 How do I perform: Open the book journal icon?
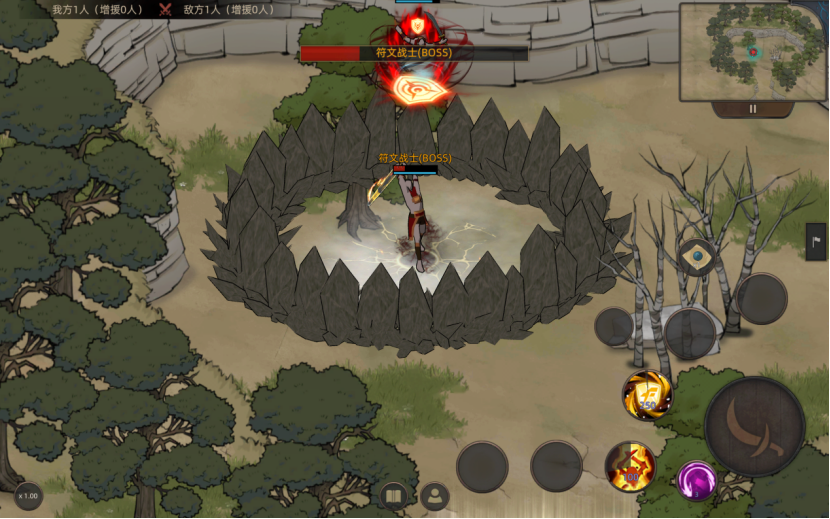pyautogui.click(x=394, y=496)
